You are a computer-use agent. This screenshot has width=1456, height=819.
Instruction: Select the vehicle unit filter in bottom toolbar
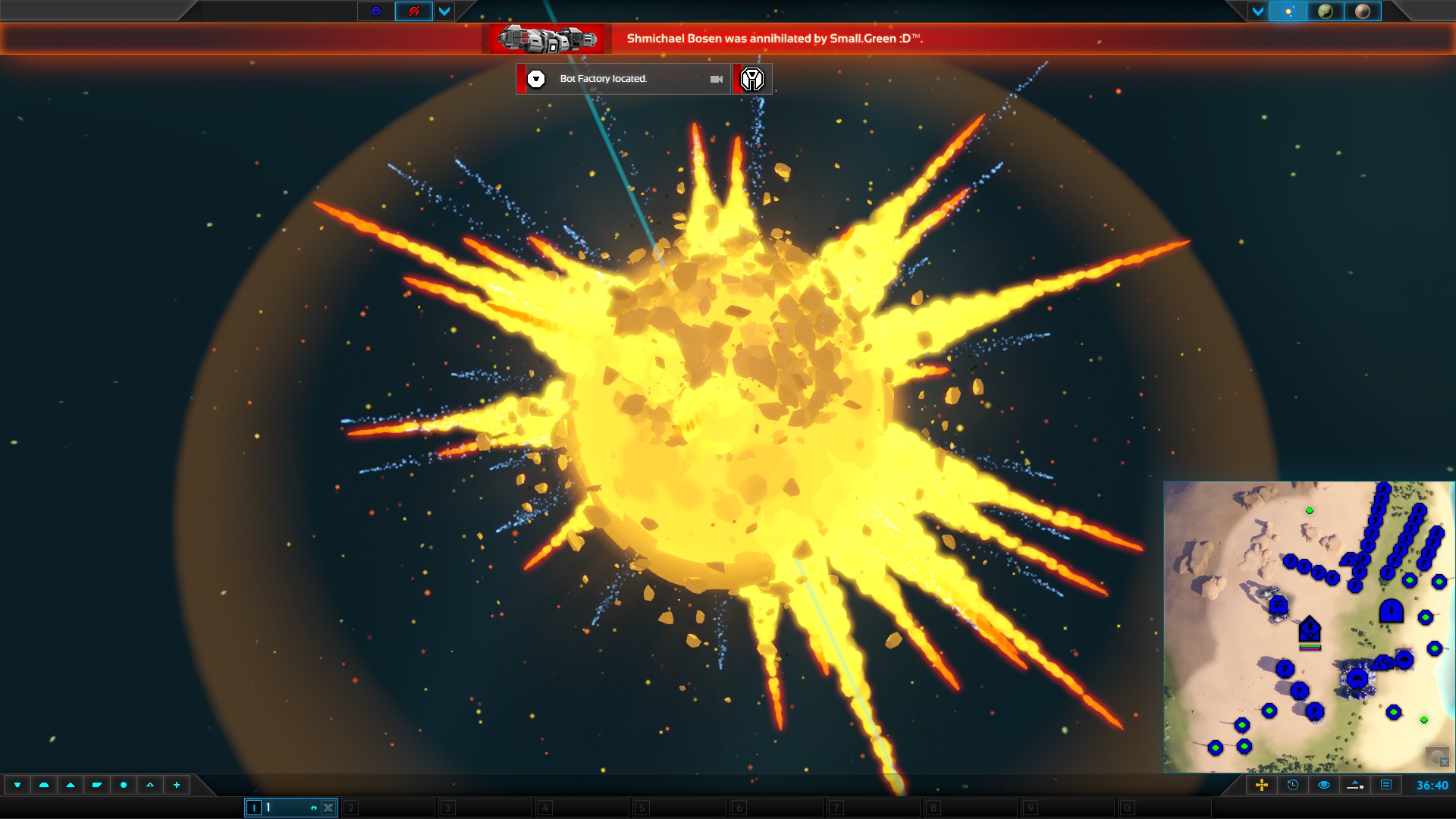coord(96,786)
